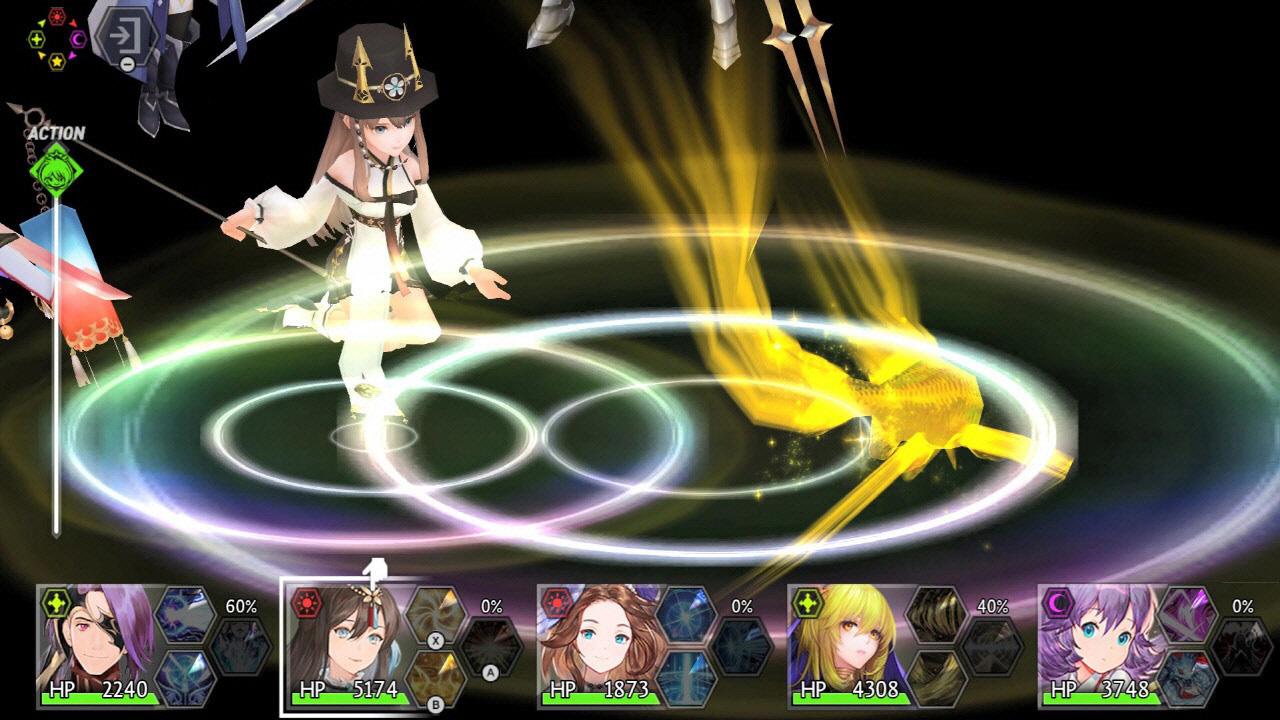Select the yellow star elemental icon
This screenshot has width=1280, height=720.
tap(57, 62)
